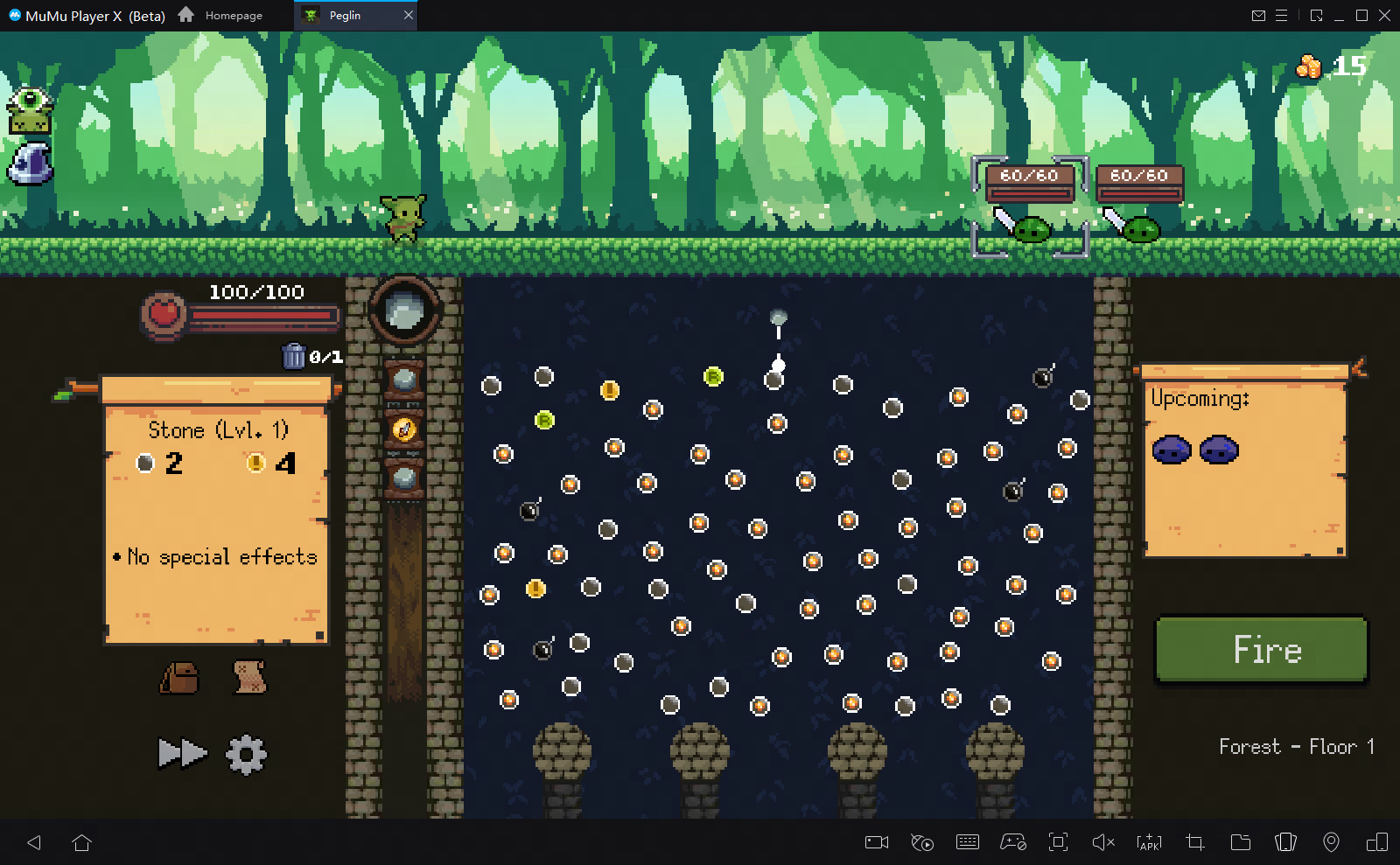Open the screenshot crop tool
This screenshot has width=1400, height=865.
click(1193, 842)
